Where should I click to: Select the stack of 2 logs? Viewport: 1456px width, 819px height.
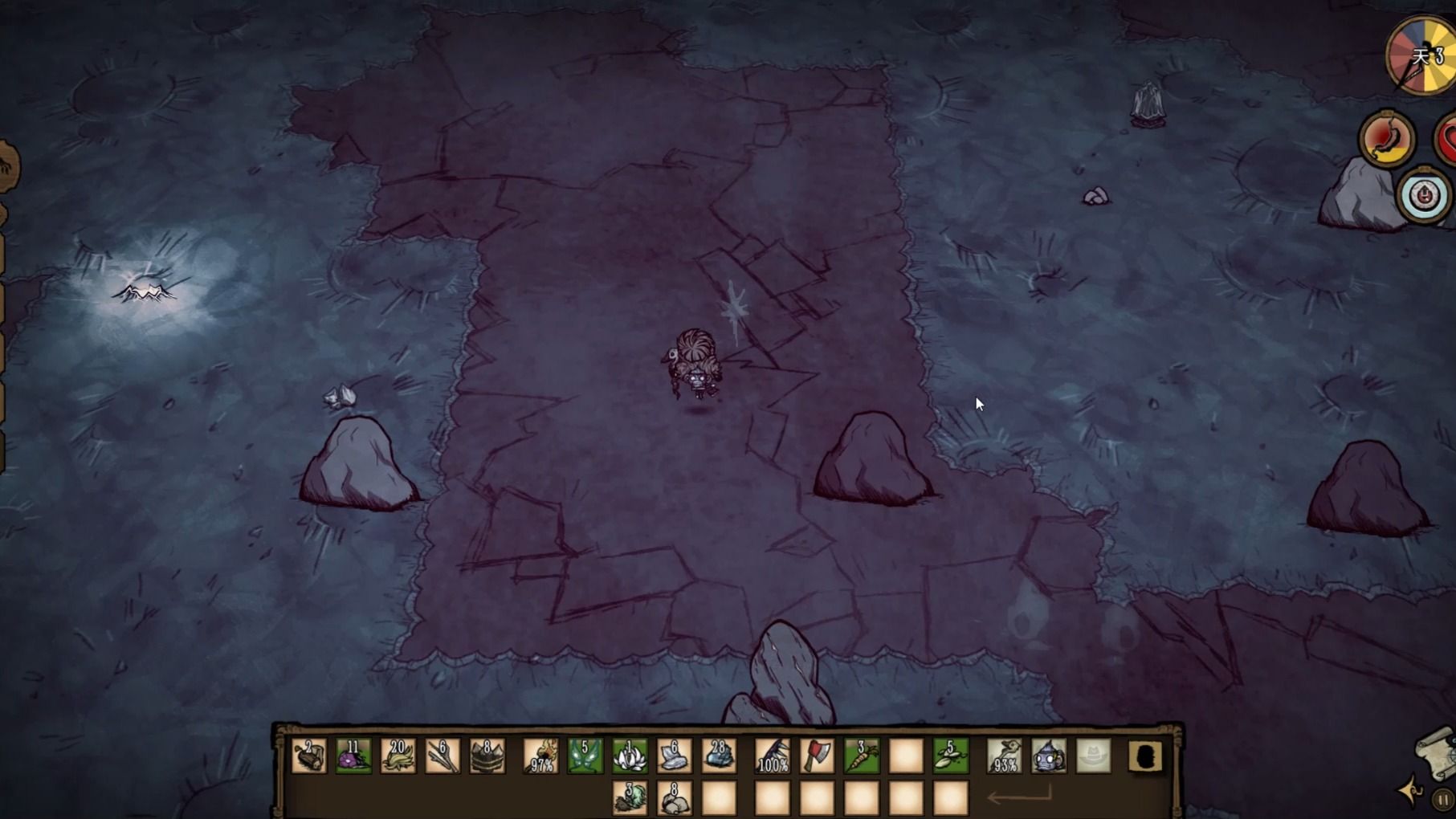pyautogui.click(x=308, y=756)
